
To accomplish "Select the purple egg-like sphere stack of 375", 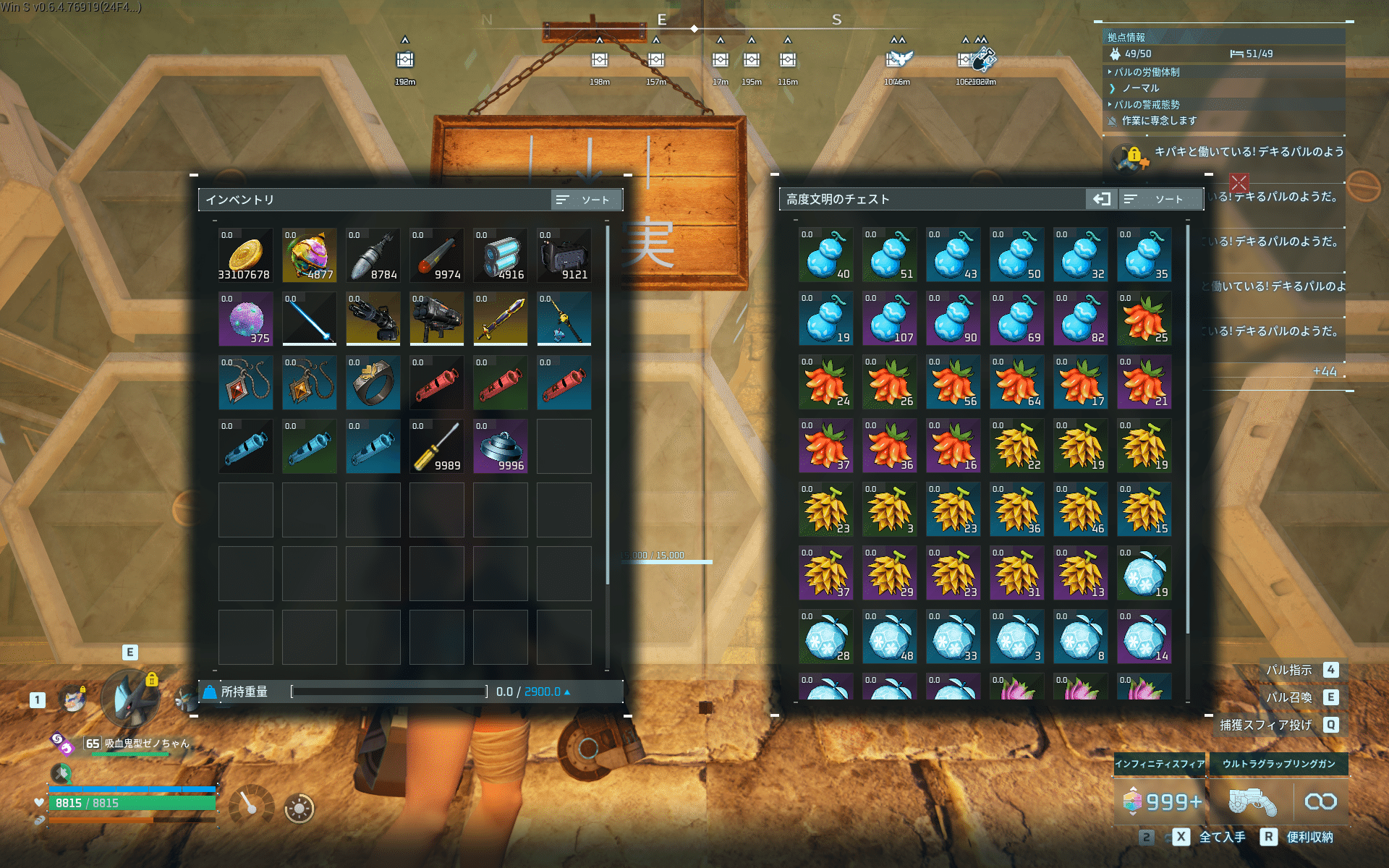I will 245,319.
